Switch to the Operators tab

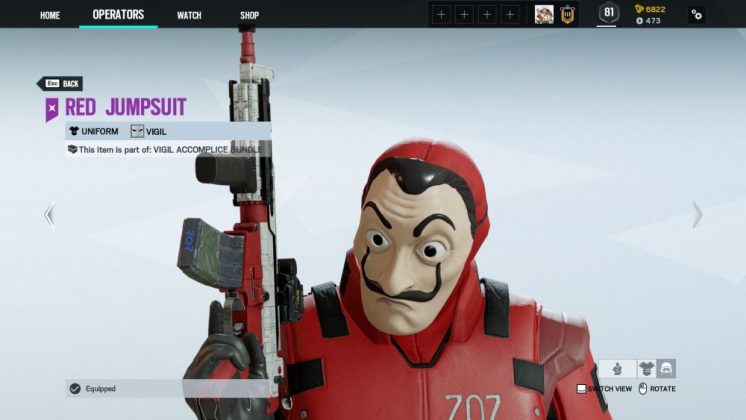click(x=118, y=15)
